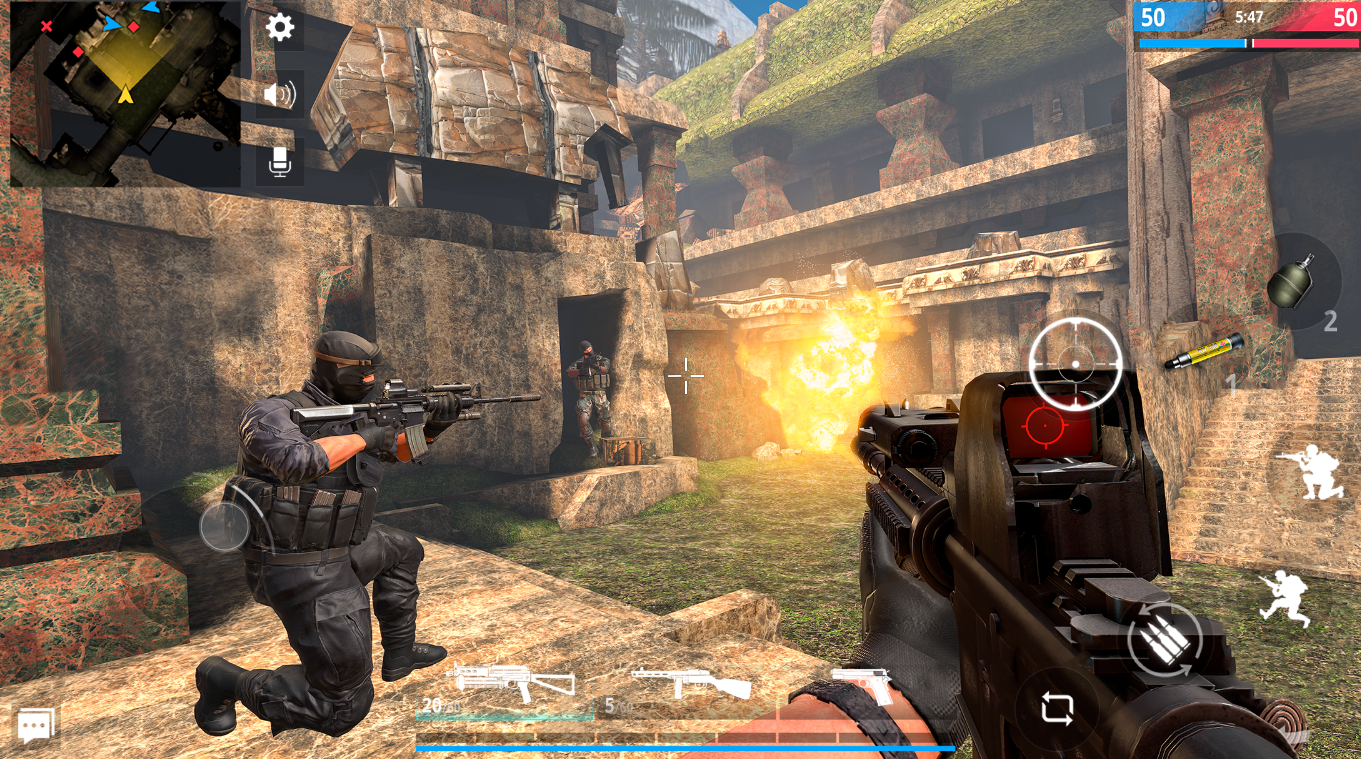The width and height of the screenshot is (1361, 759).
Task: Toggle the speaker sound icon
Action: coord(280,95)
